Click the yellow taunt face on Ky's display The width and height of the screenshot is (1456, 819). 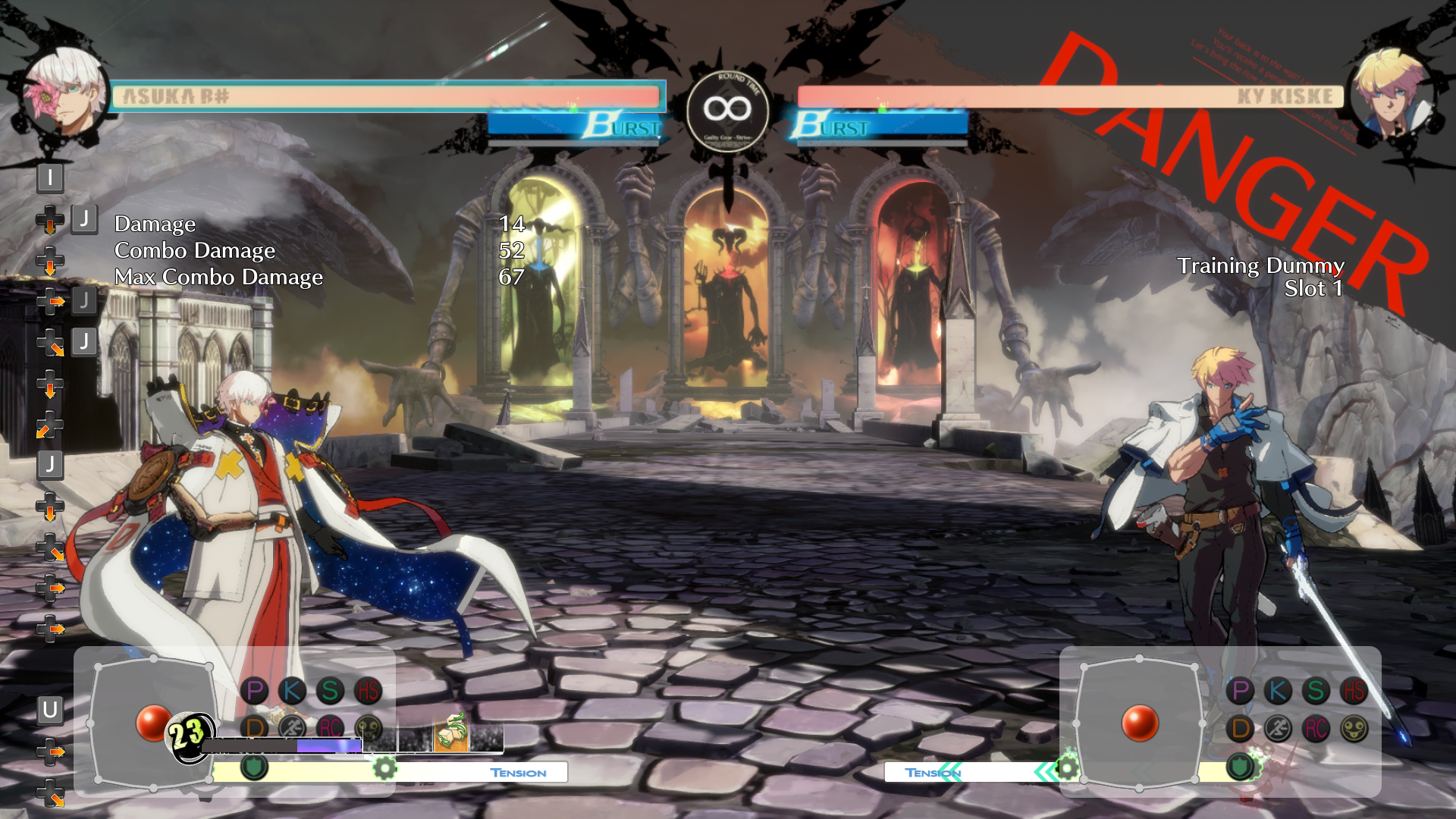click(x=1354, y=729)
